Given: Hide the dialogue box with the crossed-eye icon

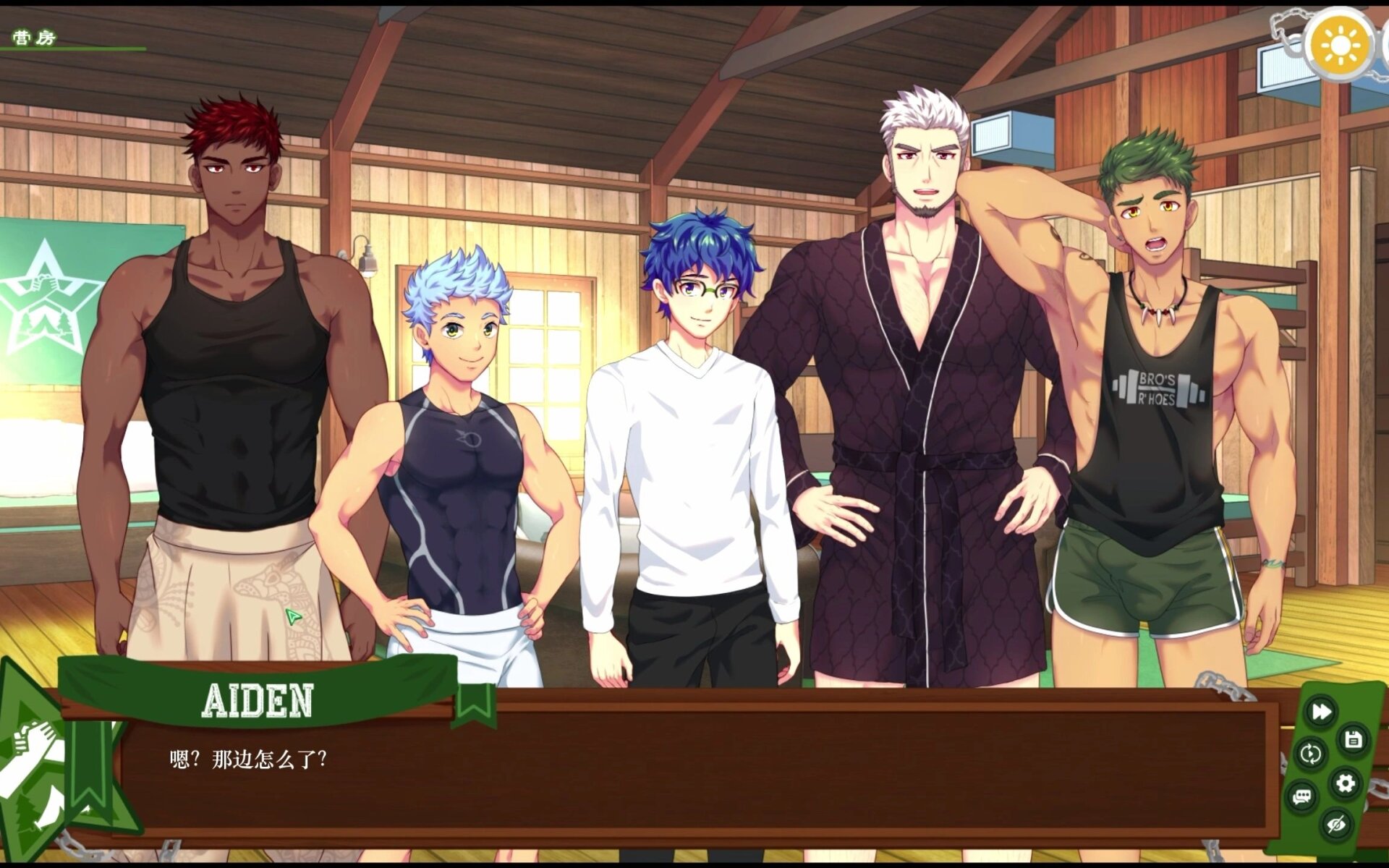Looking at the screenshot, I should click(x=1336, y=824).
